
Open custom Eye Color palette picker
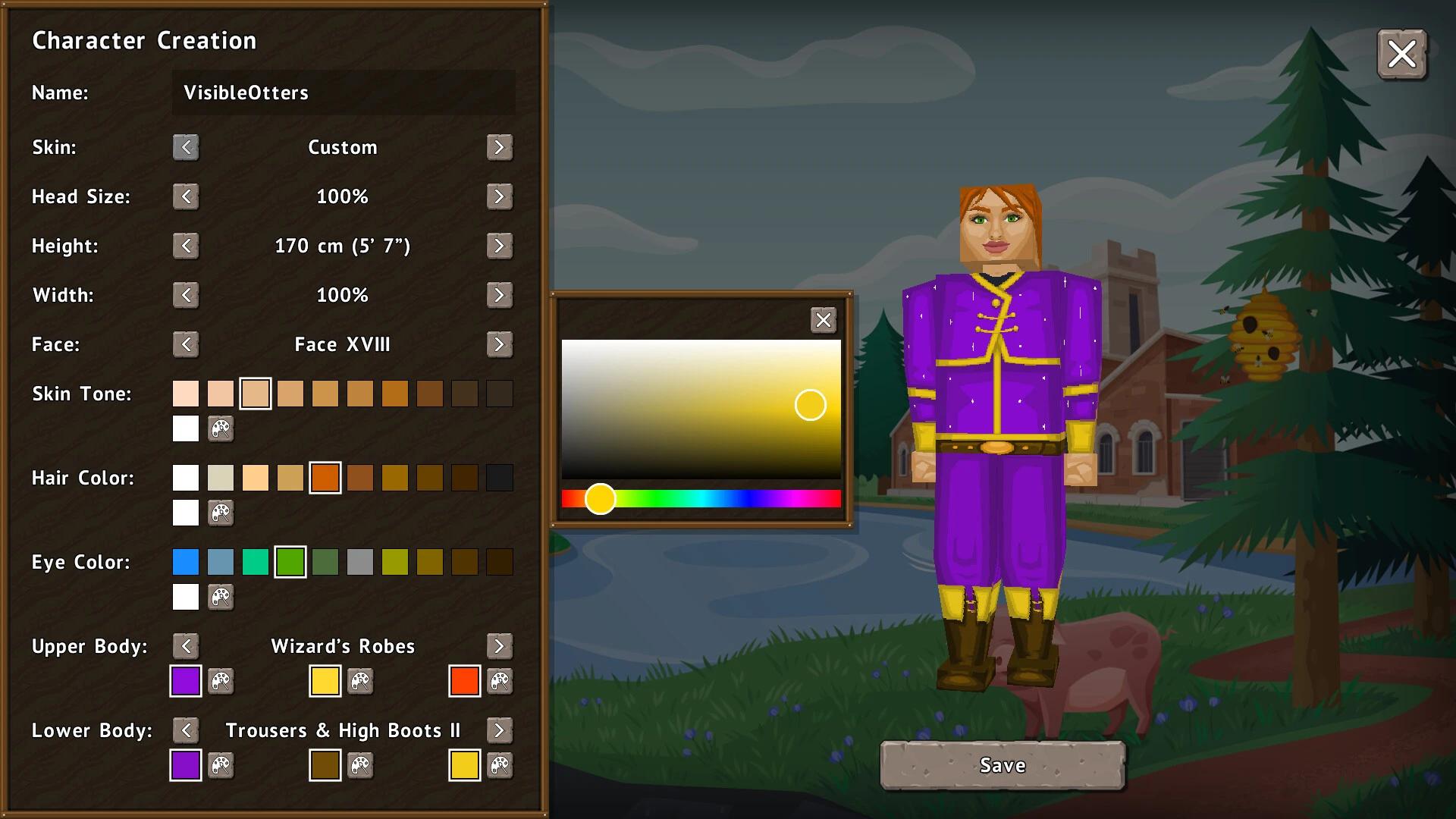point(221,598)
